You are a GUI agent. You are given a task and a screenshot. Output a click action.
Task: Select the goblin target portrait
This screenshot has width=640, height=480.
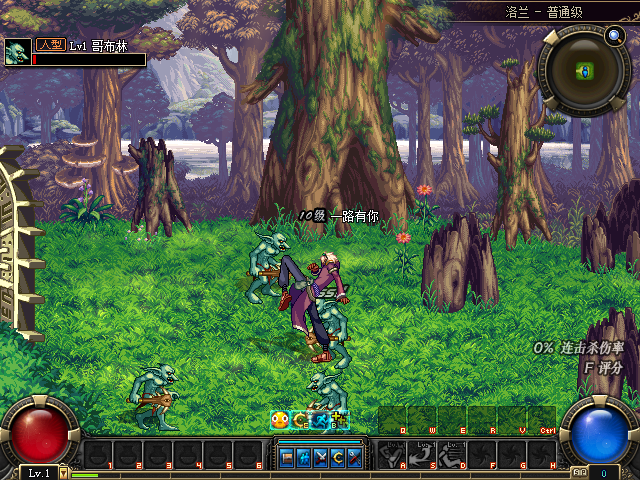[17, 53]
